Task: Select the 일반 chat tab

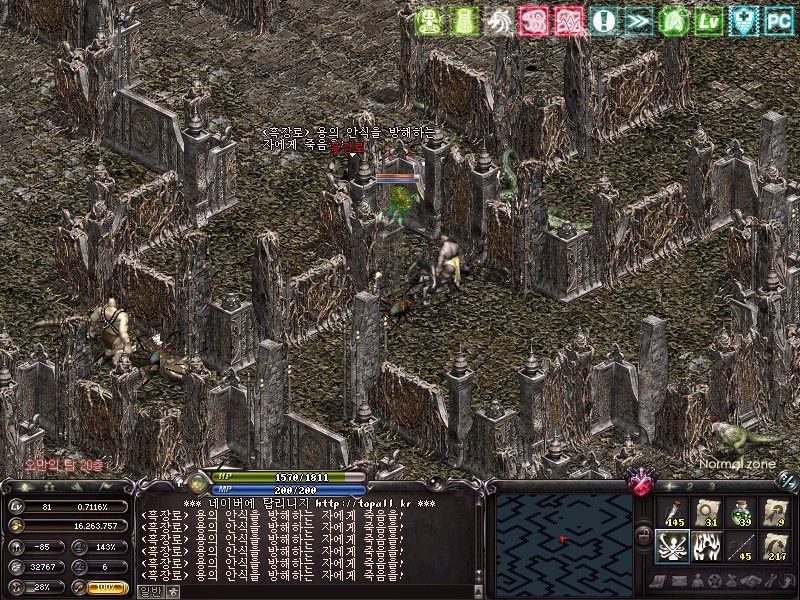Action: point(149,591)
